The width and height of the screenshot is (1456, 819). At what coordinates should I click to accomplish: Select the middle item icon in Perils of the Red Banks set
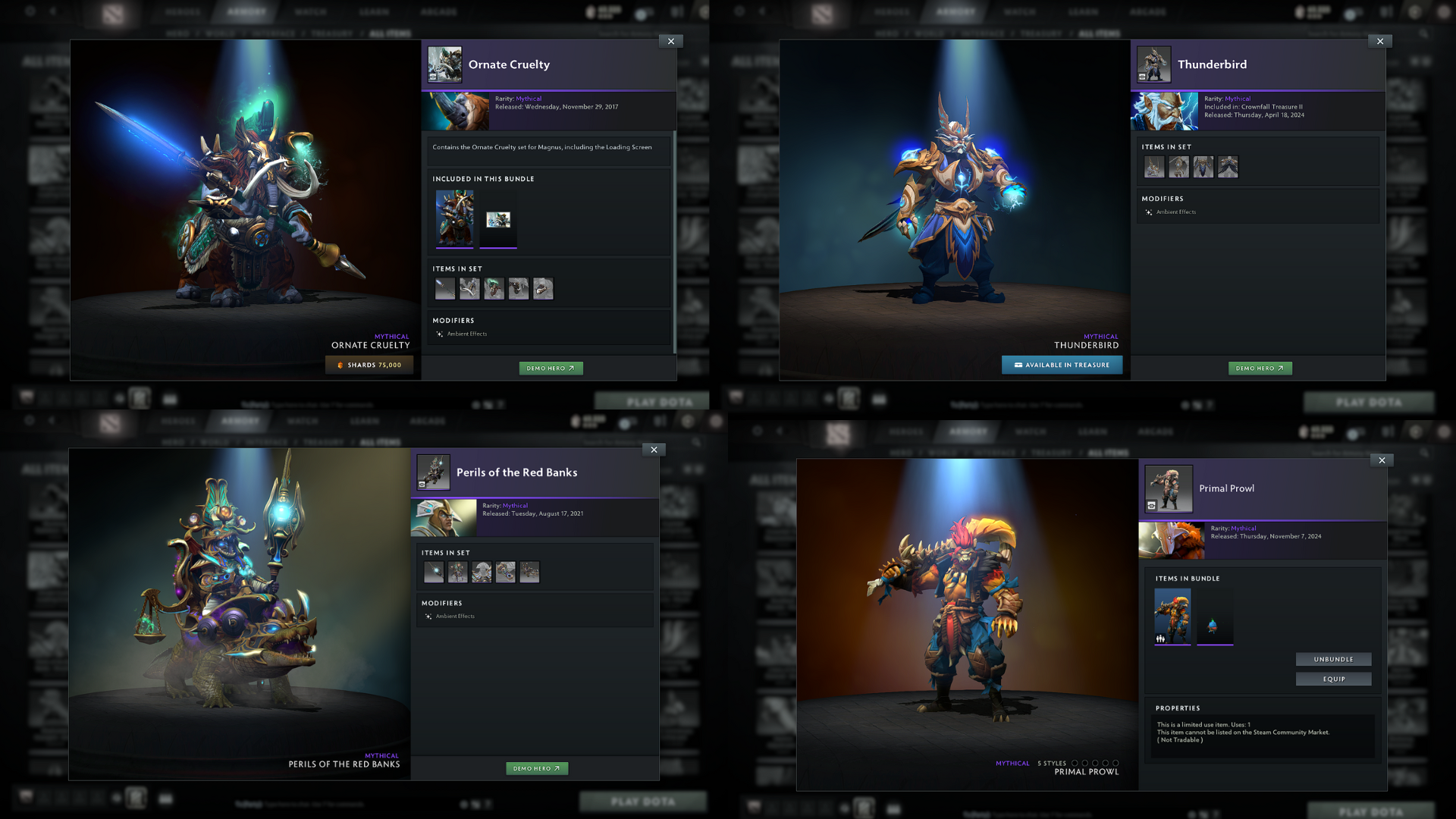[x=482, y=573]
